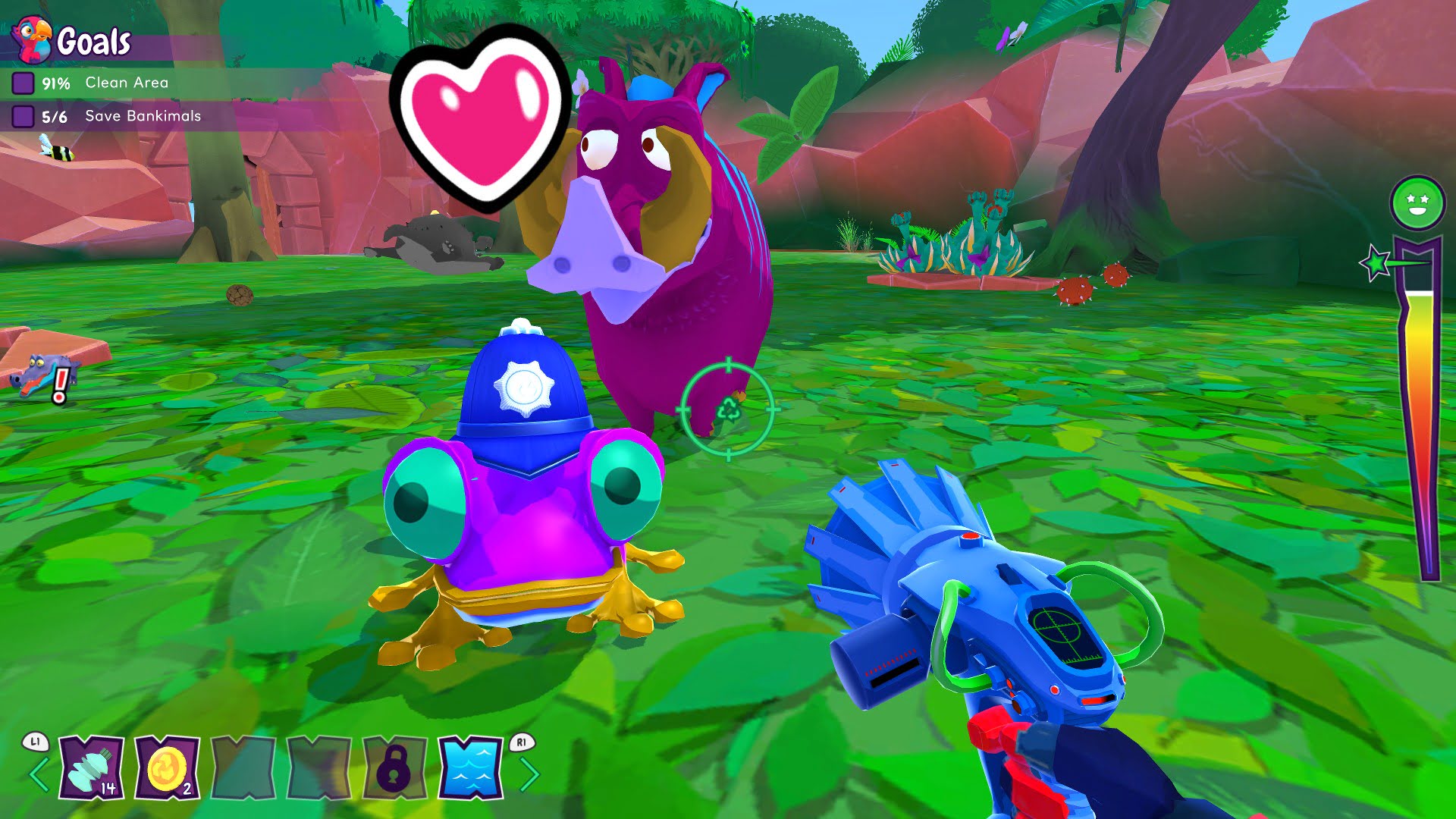The height and width of the screenshot is (819, 1456).
Task: Click the locked padlock hotbar slot
Action: [394, 767]
